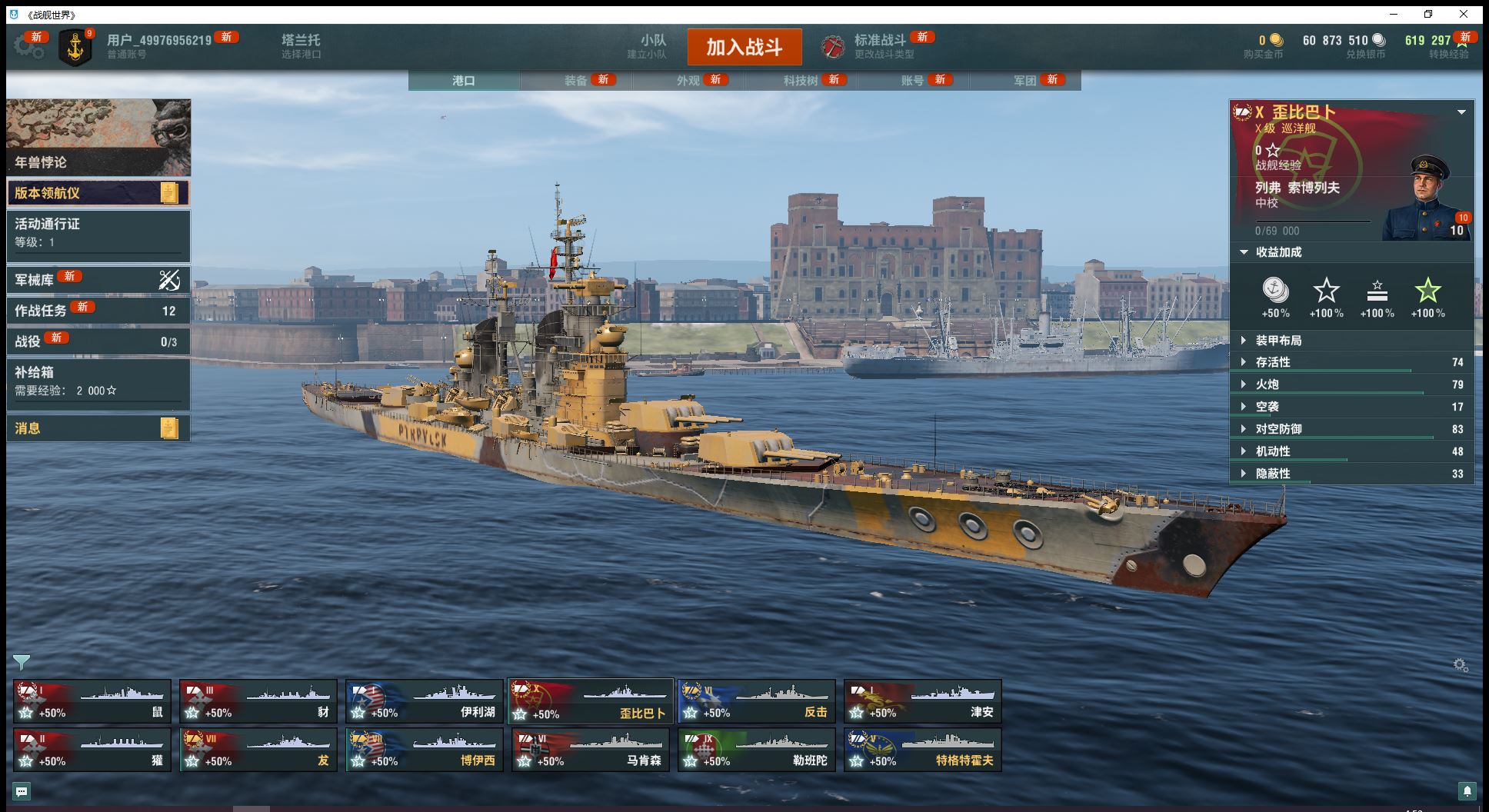The height and width of the screenshot is (812, 1489).
Task: Open the 军械库 armory panel
Action: pos(98,280)
